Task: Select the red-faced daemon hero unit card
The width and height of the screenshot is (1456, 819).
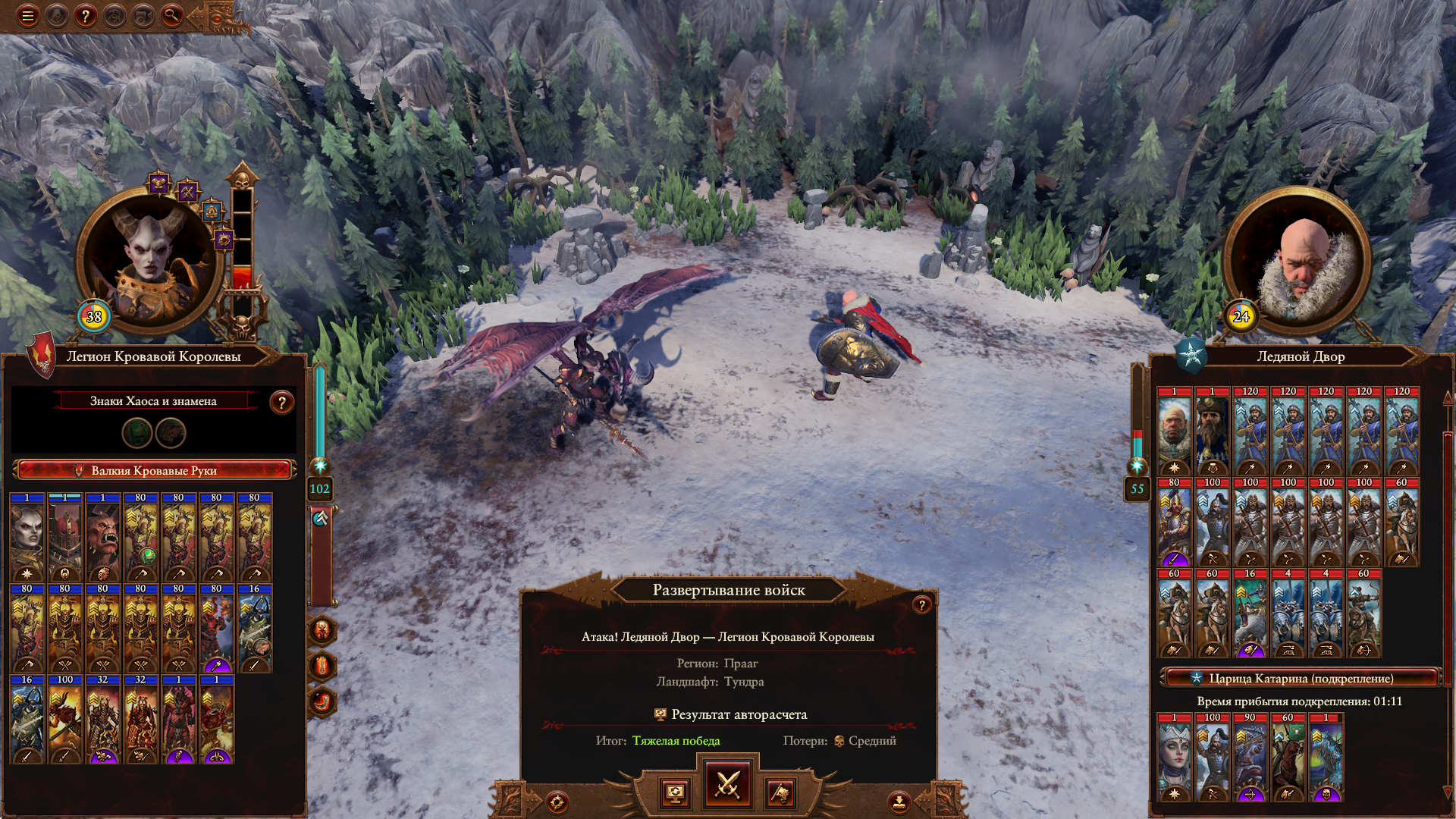Action: 103,538
